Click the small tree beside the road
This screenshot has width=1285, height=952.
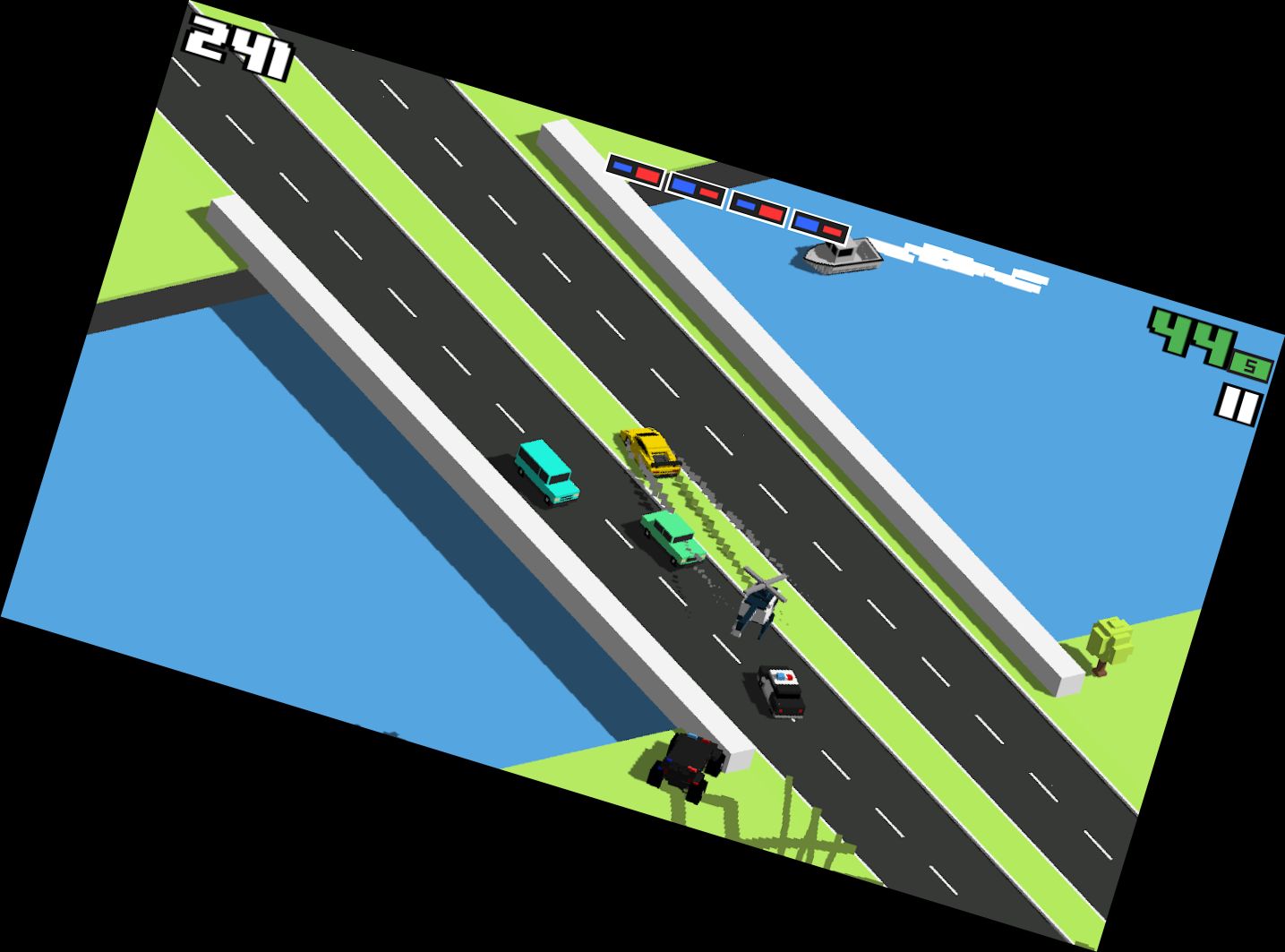tap(1109, 638)
